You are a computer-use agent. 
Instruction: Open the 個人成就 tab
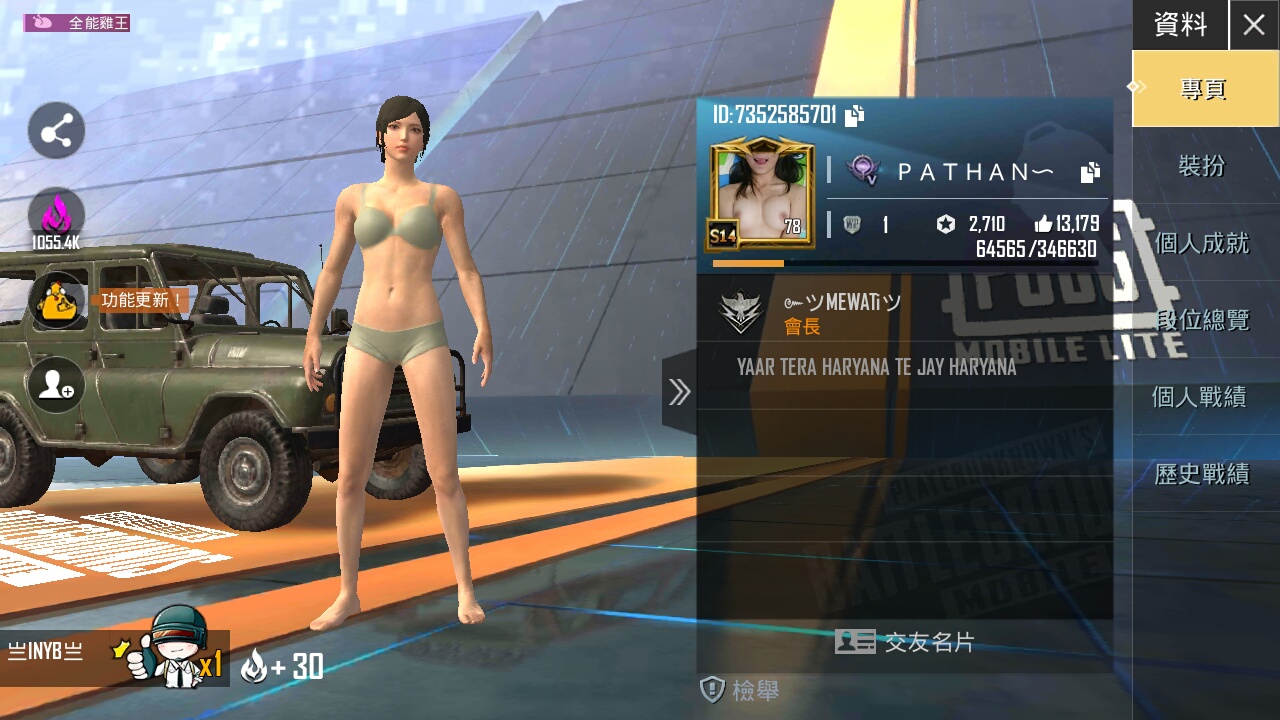pos(1202,243)
